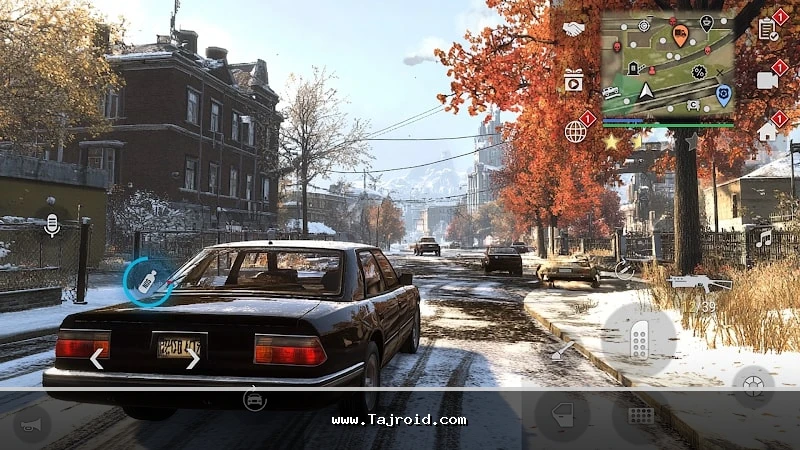
Task: Use the bottle item with blue ring
Action: point(147,282)
